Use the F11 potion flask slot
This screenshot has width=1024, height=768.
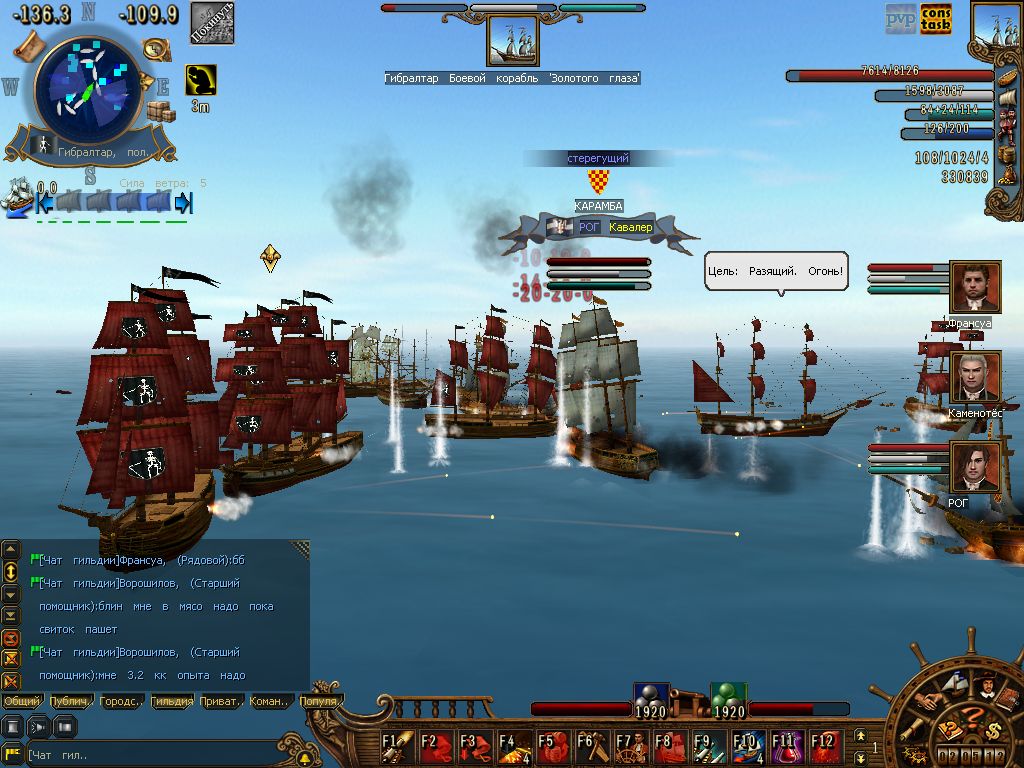pos(785,746)
